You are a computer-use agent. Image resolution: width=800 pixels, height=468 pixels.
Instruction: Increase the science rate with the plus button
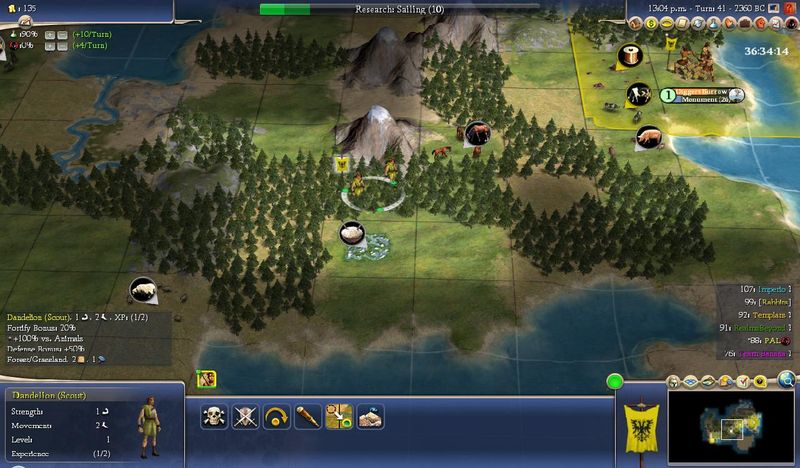tap(49, 34)
